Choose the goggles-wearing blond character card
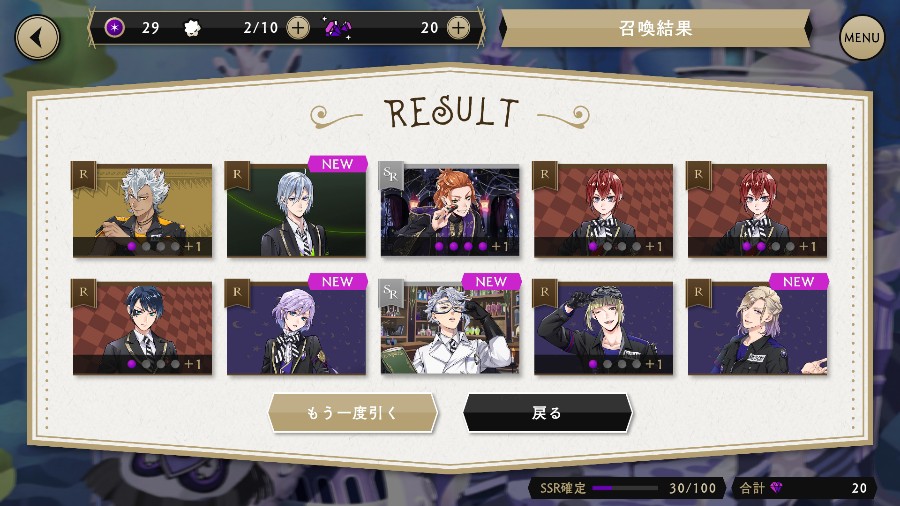 coord(604,327)
